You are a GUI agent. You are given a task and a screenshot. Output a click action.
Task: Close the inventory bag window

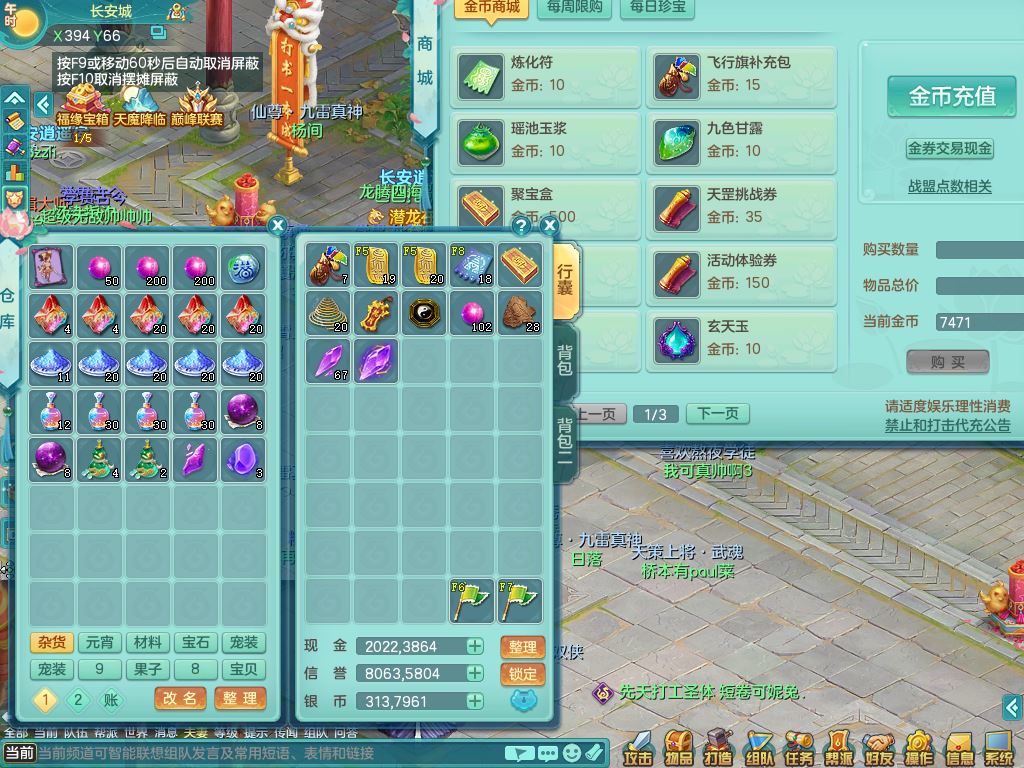549,226
